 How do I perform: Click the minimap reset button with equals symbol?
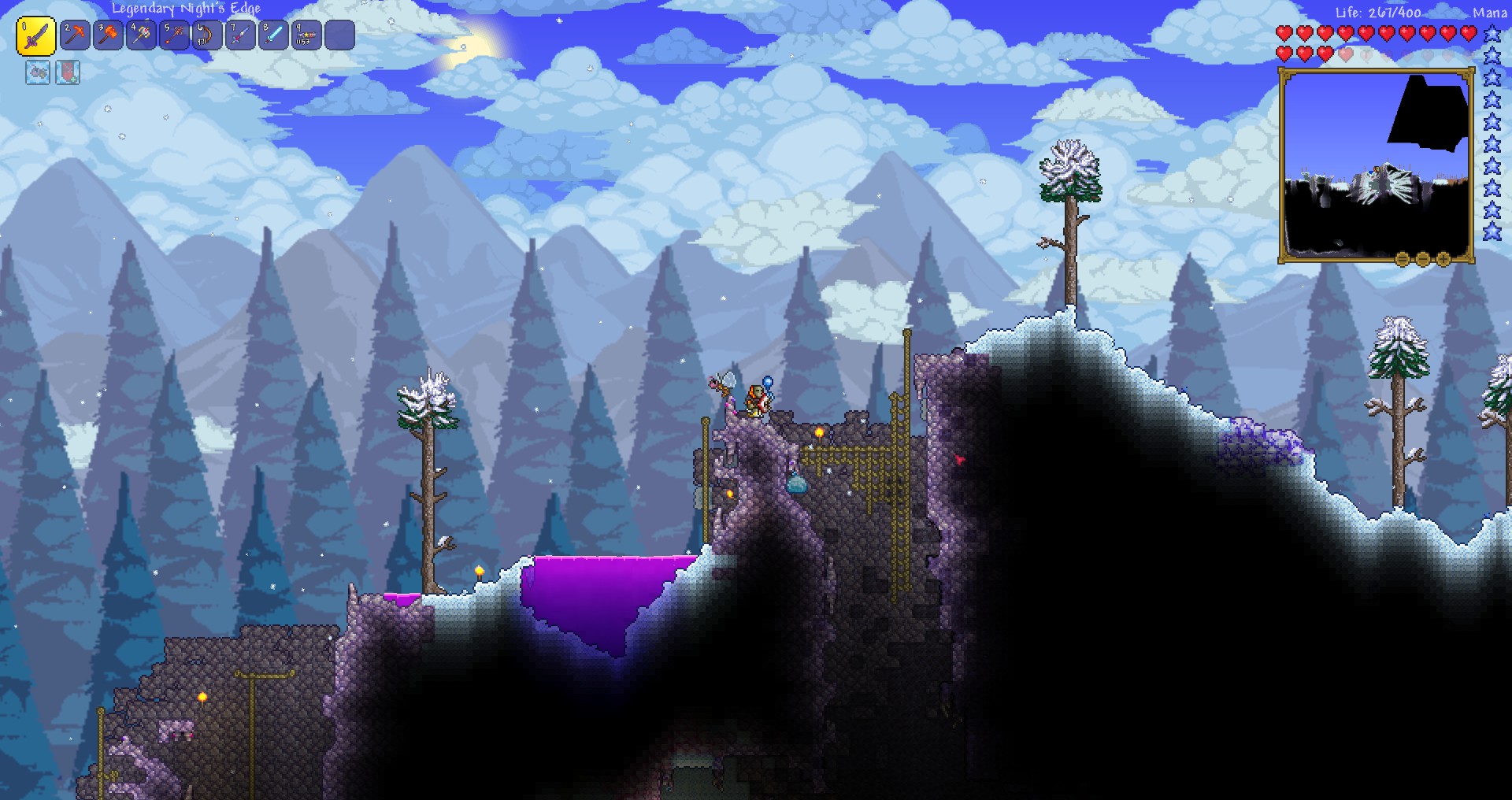click(1401, 259)
